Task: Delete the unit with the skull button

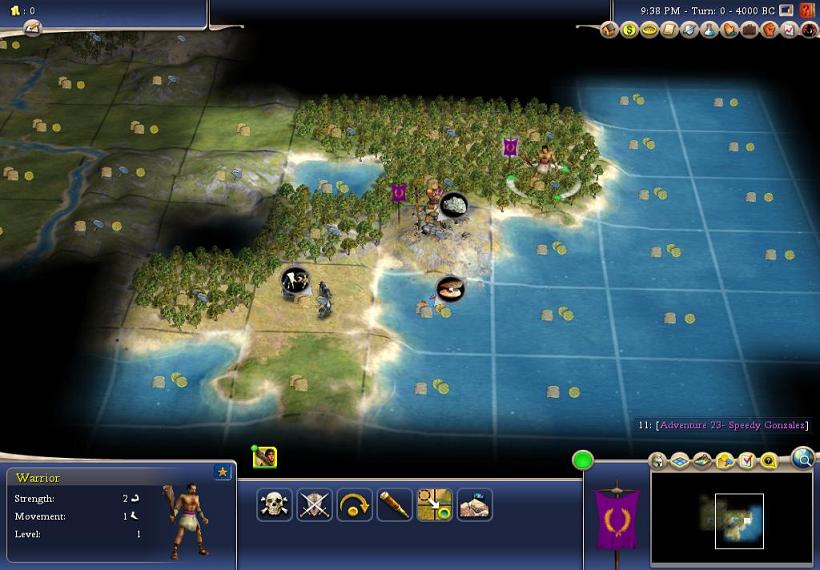Action: tap(274, 505)
